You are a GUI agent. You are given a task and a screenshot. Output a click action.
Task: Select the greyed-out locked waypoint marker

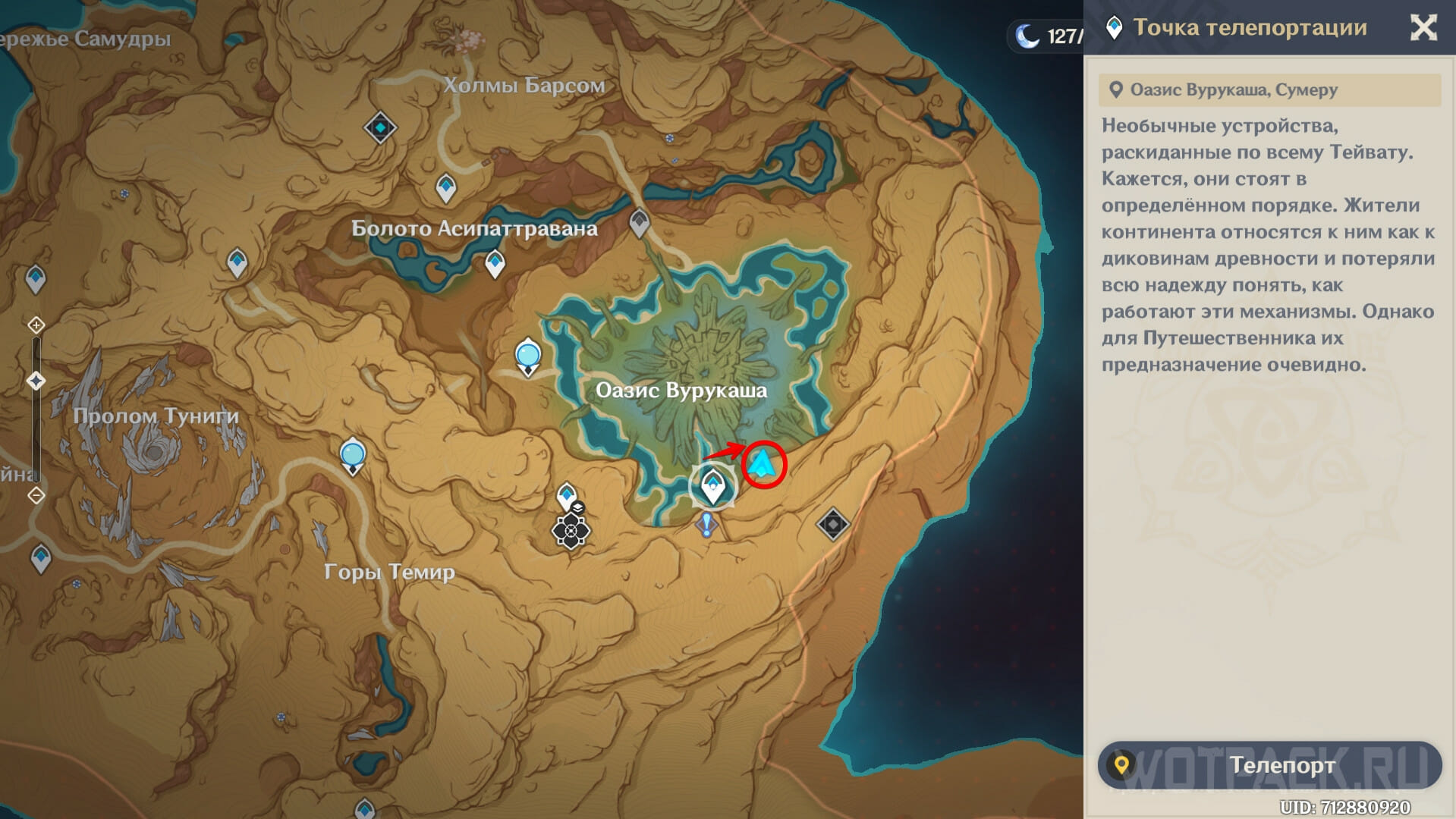coord(640,223)
